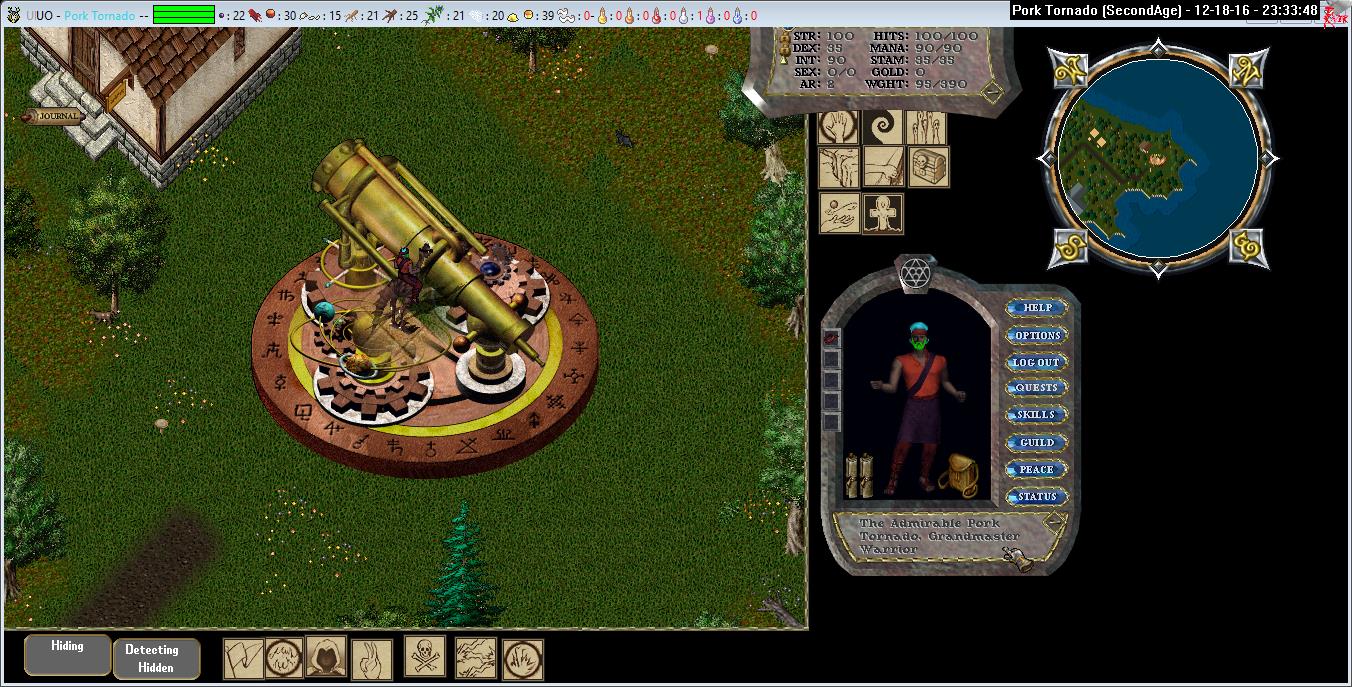
Task: Show the Quests log
Action: (1036, 388)
